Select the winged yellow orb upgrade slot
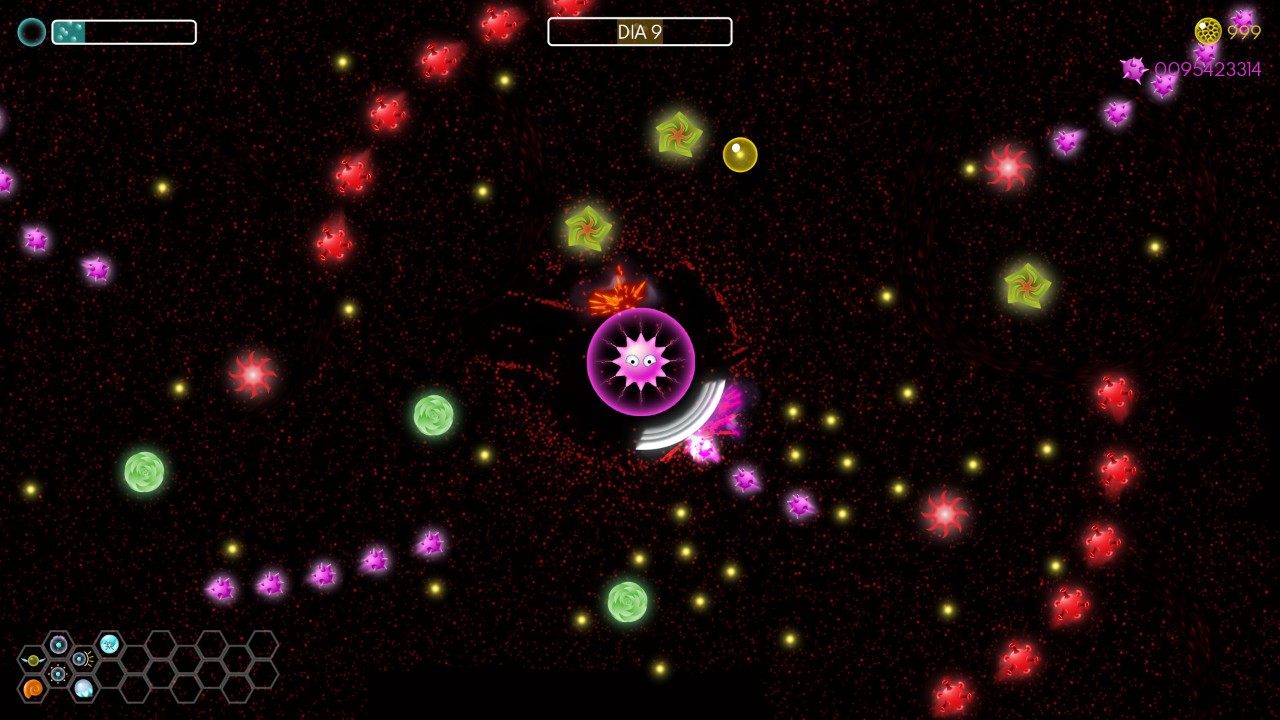The width and height of the screenshot is (1280, 720). click(33, 660)
